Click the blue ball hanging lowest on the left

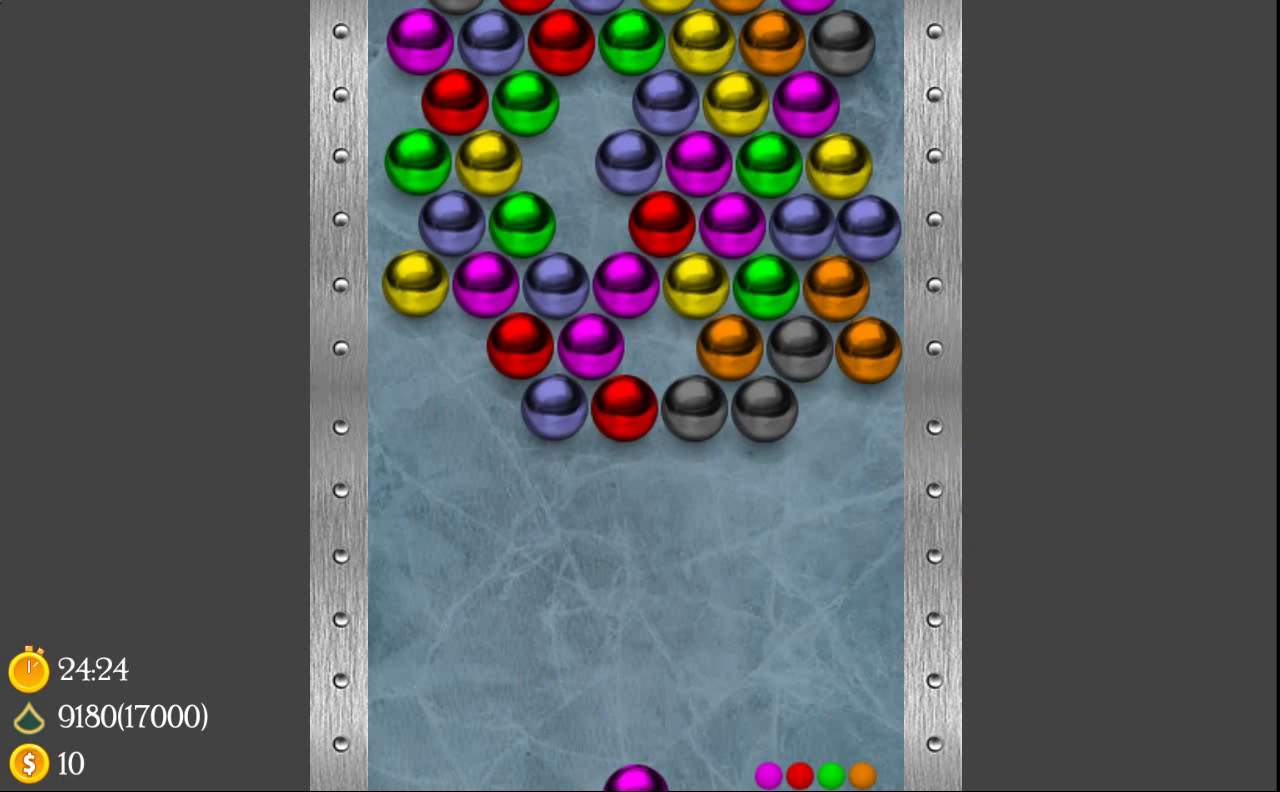(x=554, y=406)
